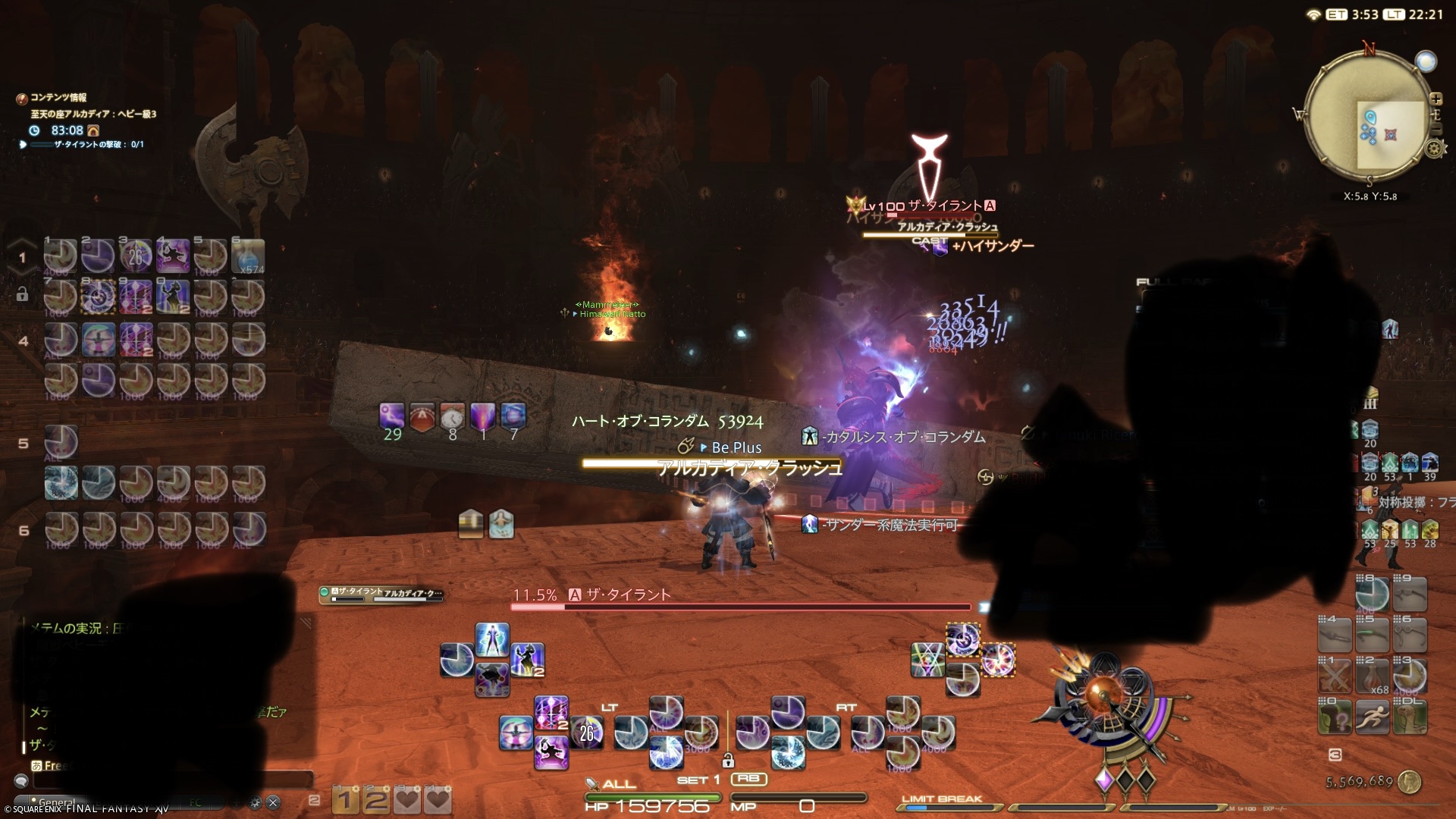The width and height of the screenshot is (1456, 819).
Task: Activate the Sprint running-figure icon
Action: (x=1372, y=716)
